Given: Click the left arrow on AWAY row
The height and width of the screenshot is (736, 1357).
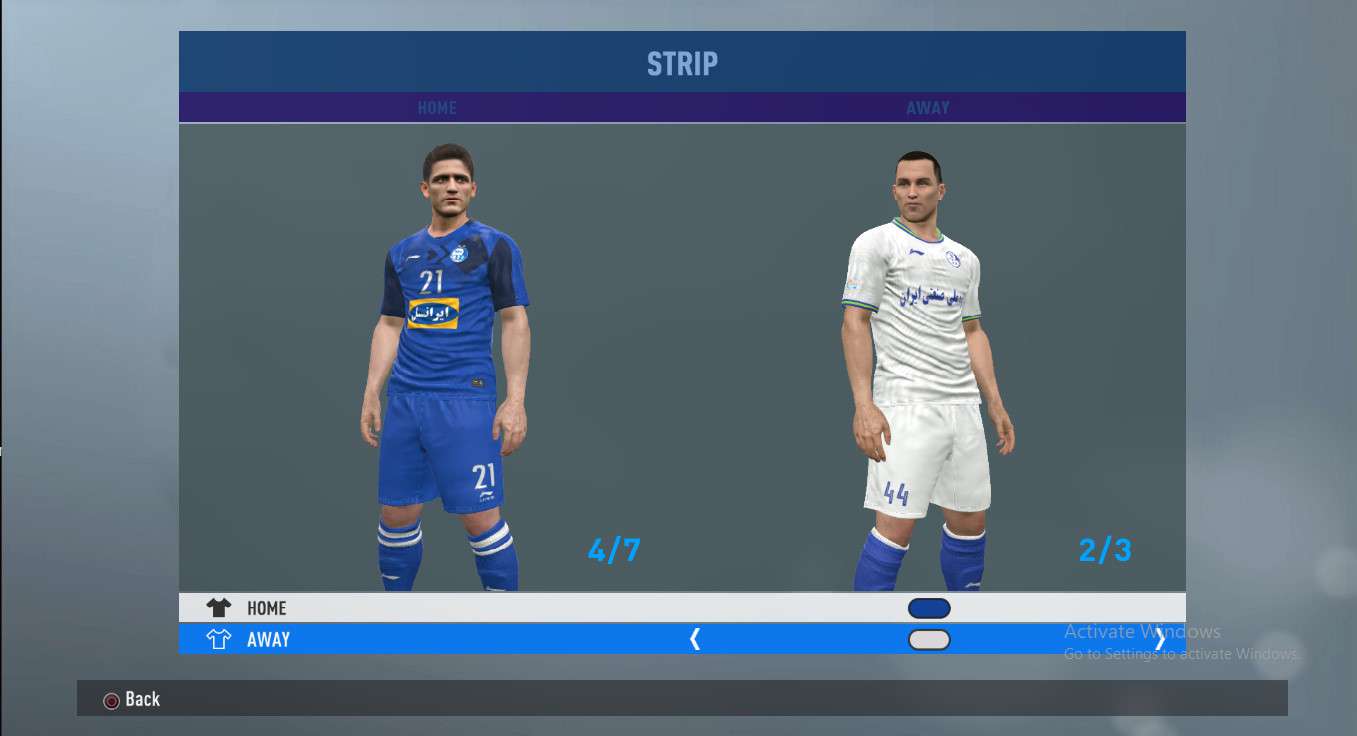Looking at the screenshot, I should [x=695, y=640].
